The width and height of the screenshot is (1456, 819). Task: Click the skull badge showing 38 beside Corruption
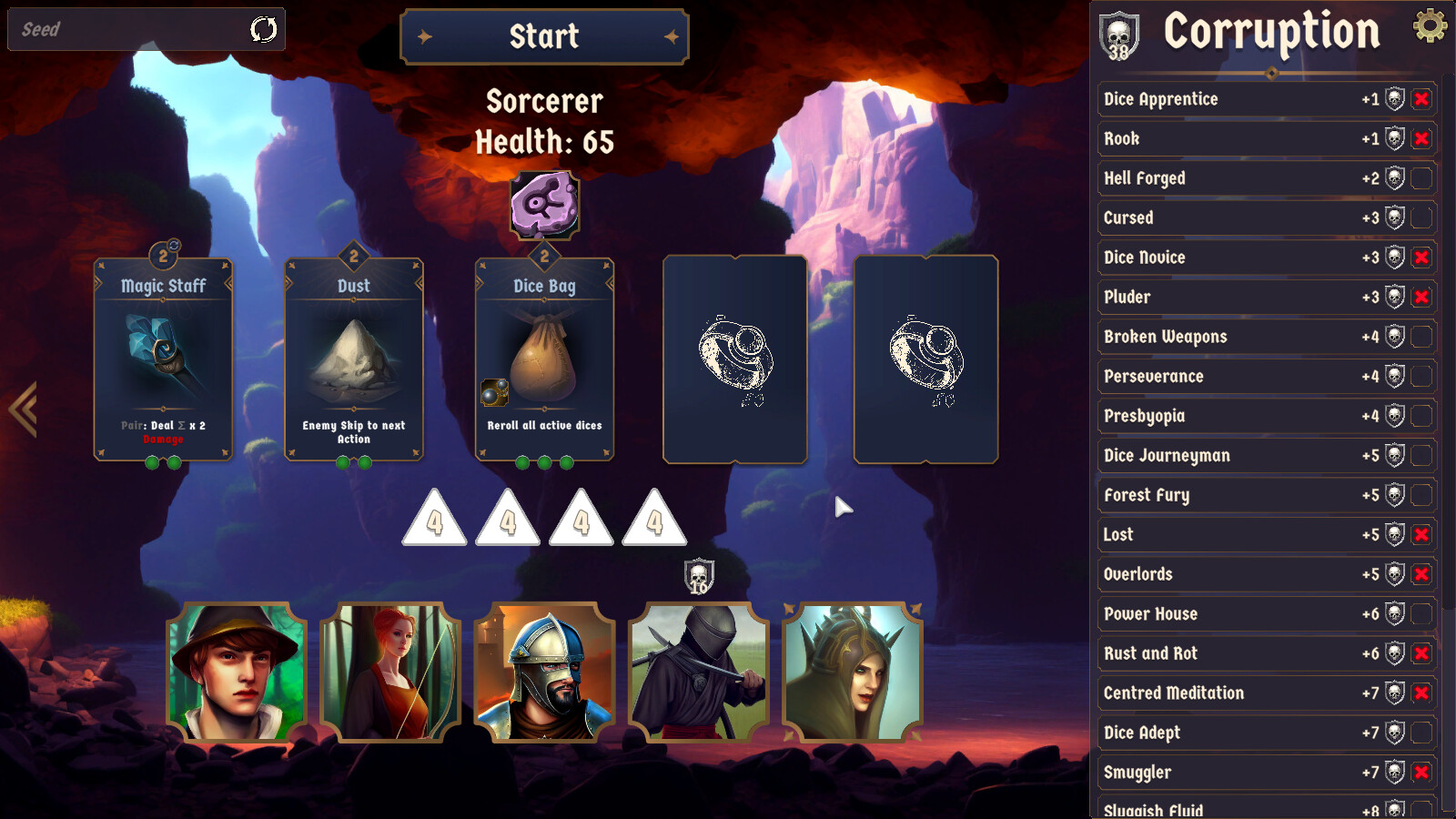pos(1118,37)
